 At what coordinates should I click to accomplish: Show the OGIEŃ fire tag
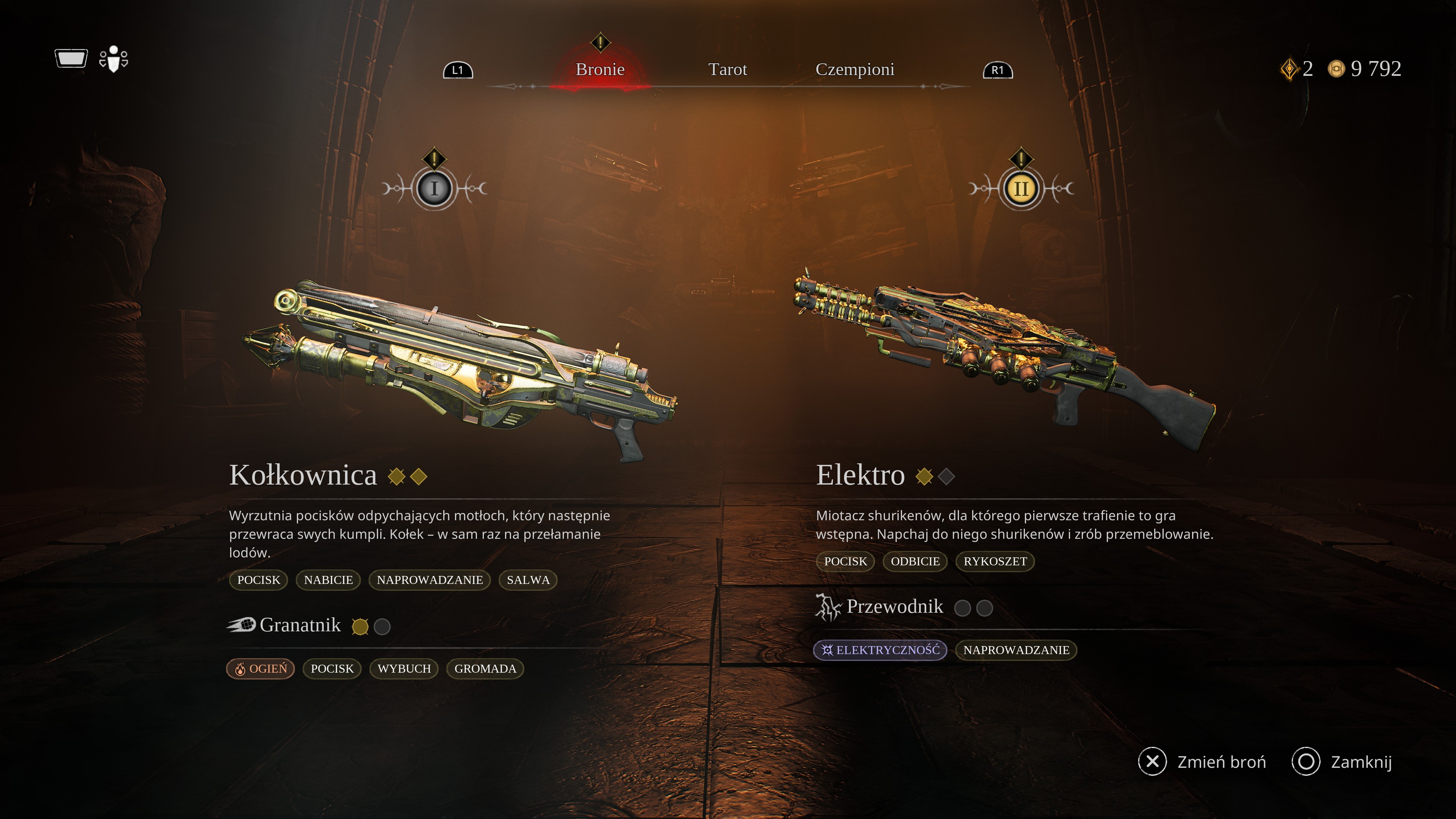click(x=260, y=668)
